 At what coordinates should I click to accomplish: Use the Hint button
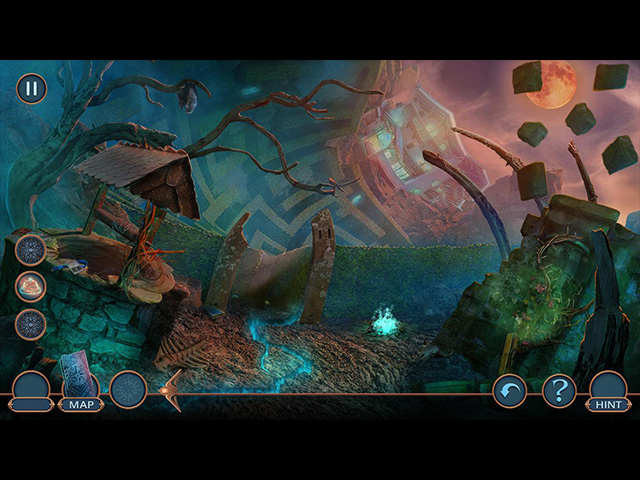click(x=608, y=403)
